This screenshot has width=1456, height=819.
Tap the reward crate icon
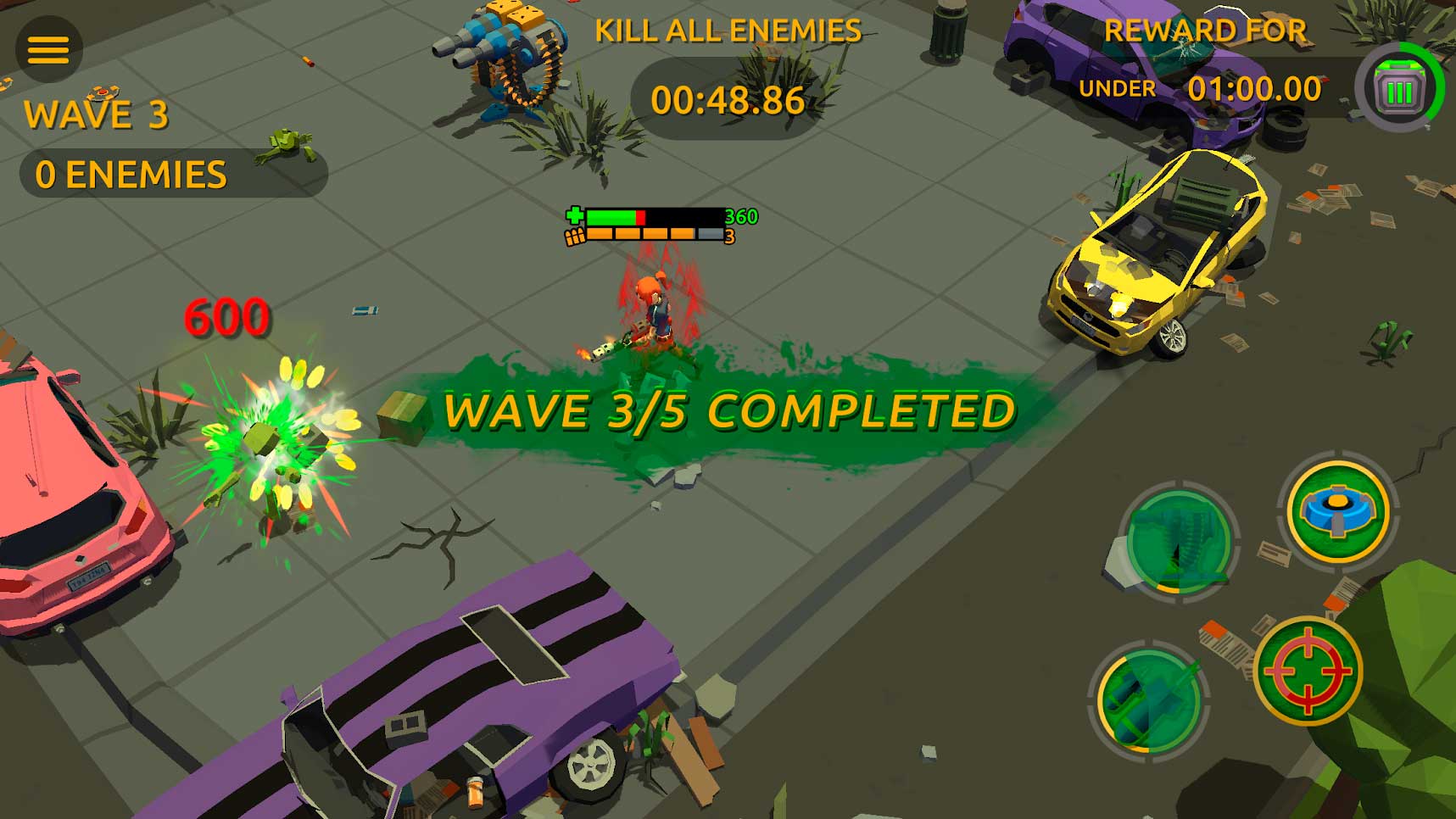point(1398,88)
